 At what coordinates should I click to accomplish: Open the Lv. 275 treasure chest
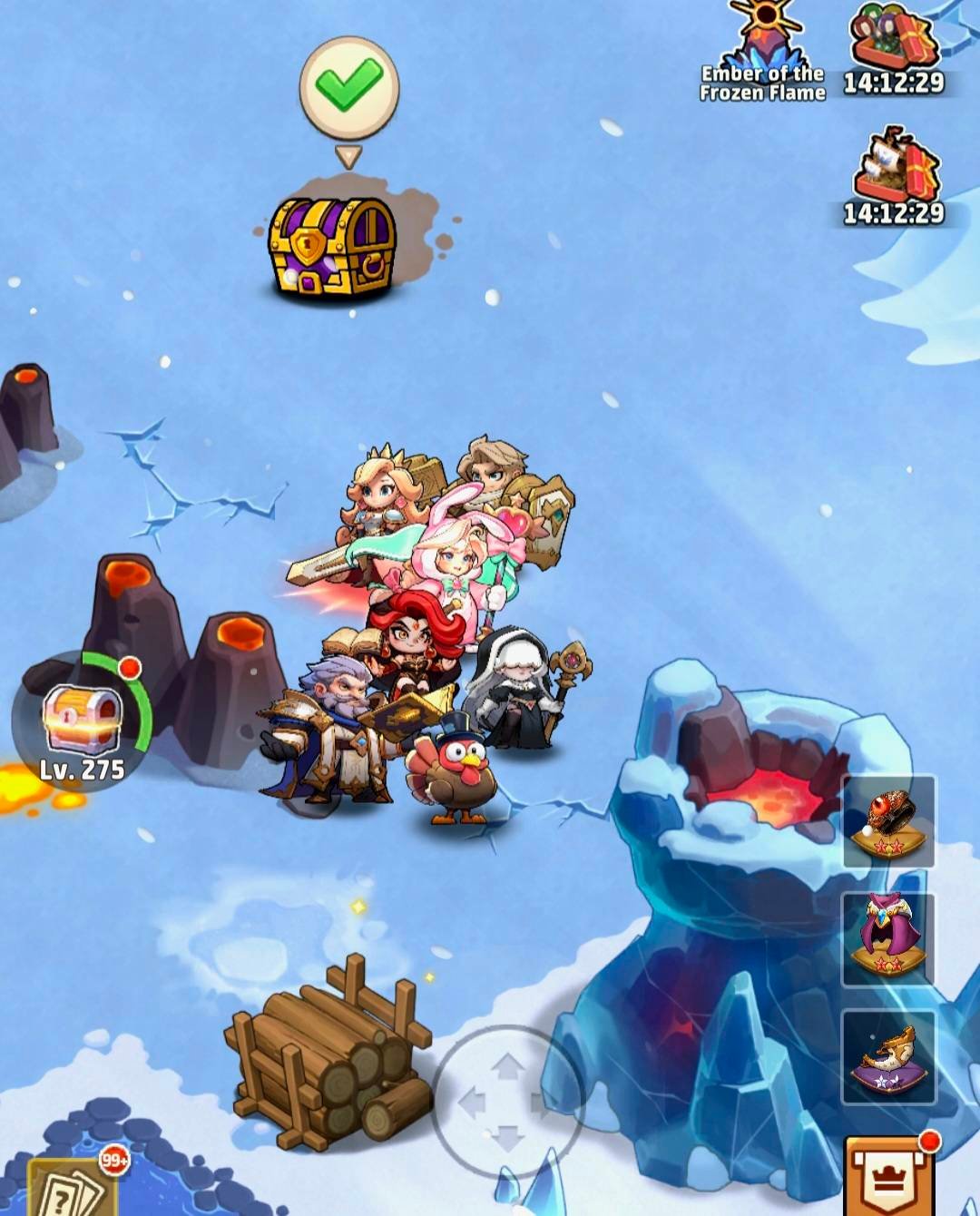[83, 721]
